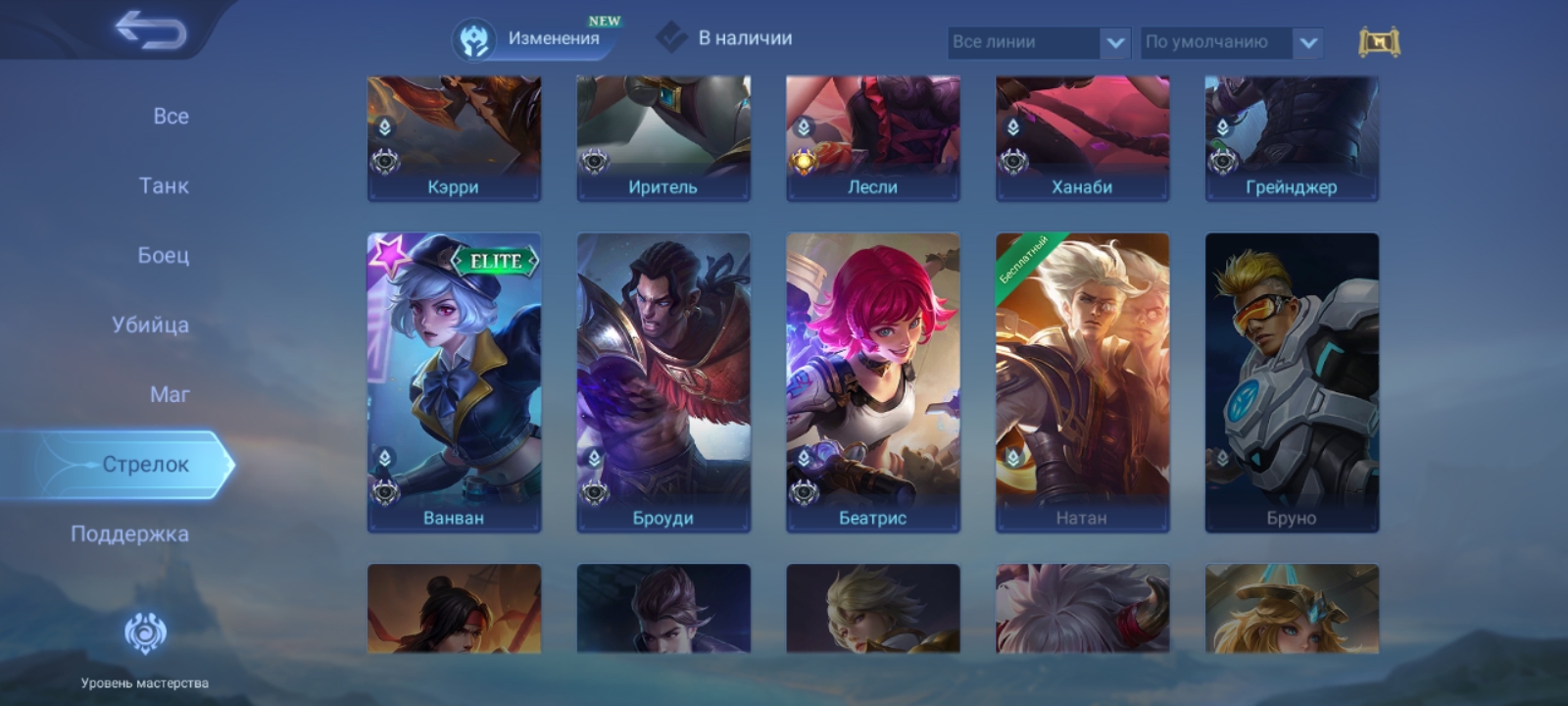Choose the Маг role tab
The image size is (1568, 706).
[170, 394]
